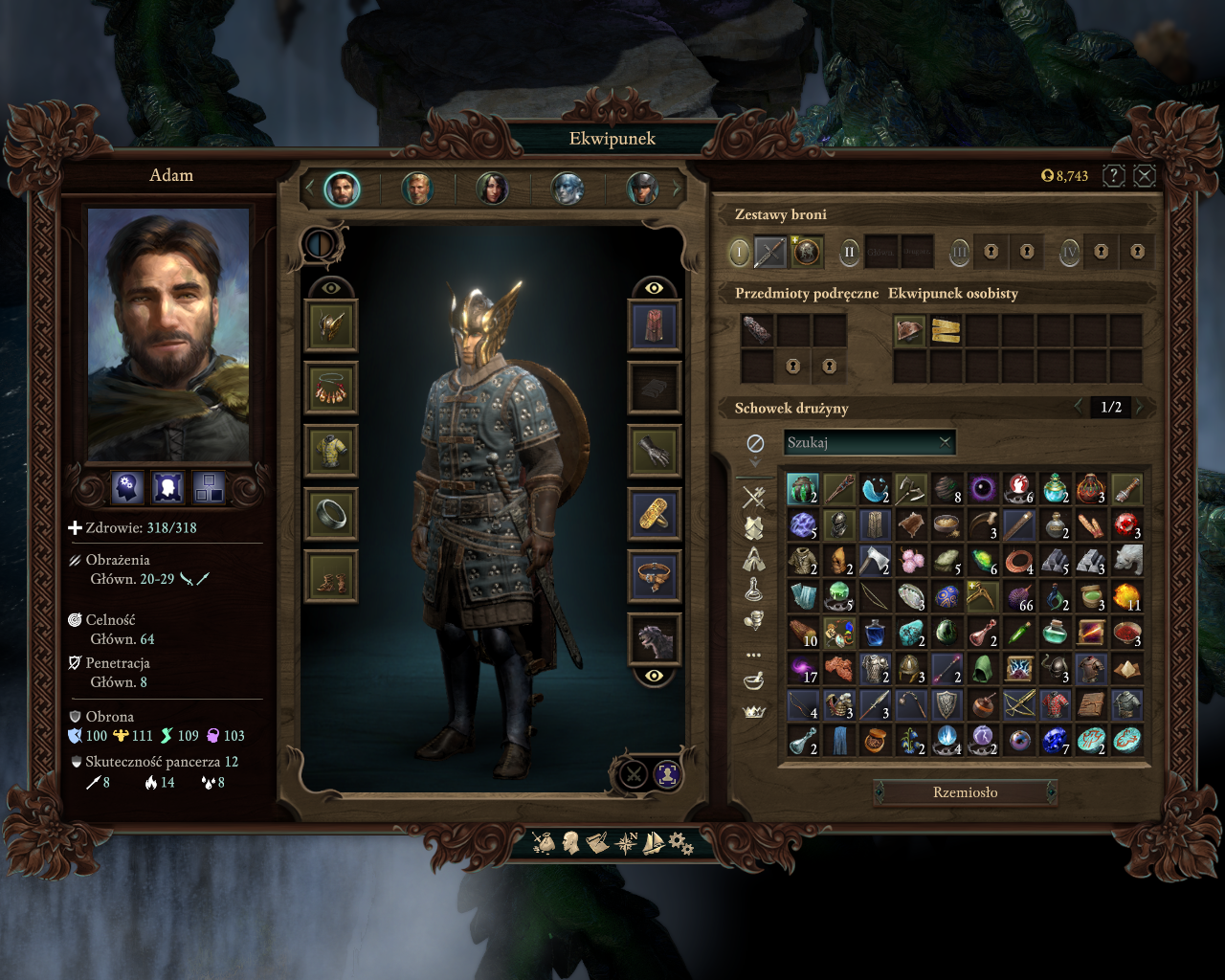Image resolution: width=1225 pixels, height=980 pixels.
Task: Select the equipped necklace slot
Action: (331, 389)
